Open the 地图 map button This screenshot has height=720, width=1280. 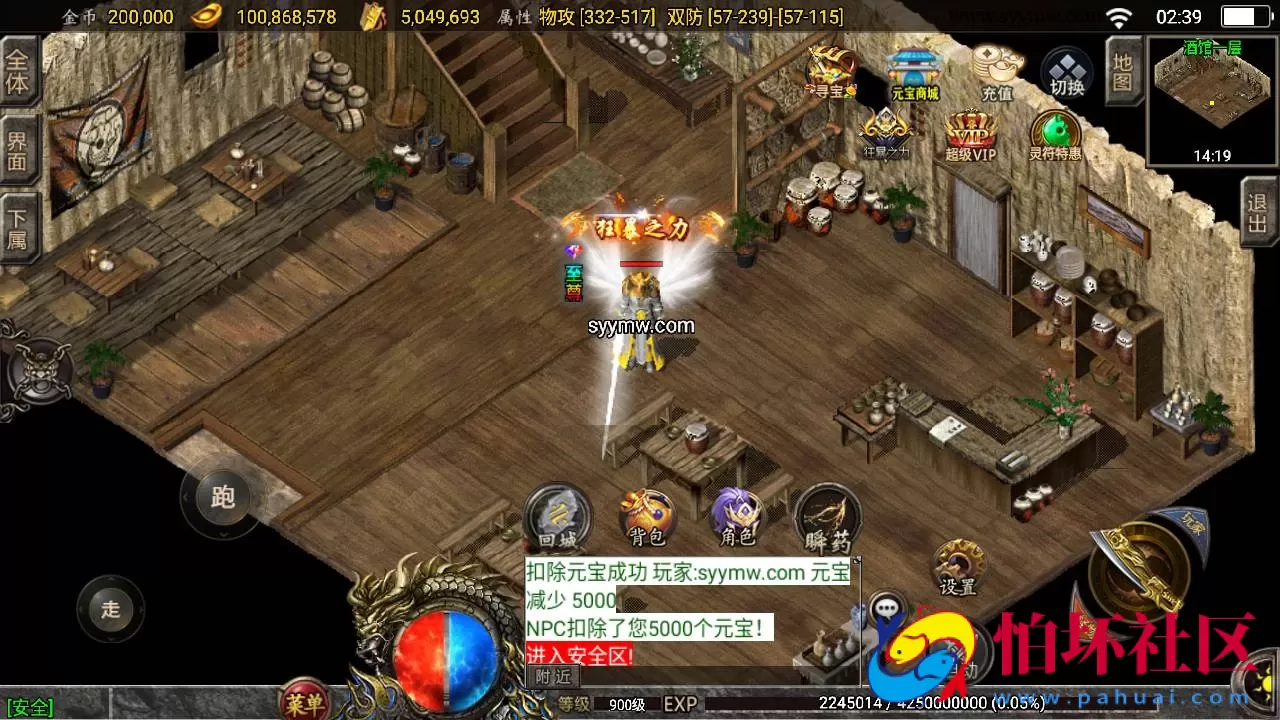[1122, 72]
